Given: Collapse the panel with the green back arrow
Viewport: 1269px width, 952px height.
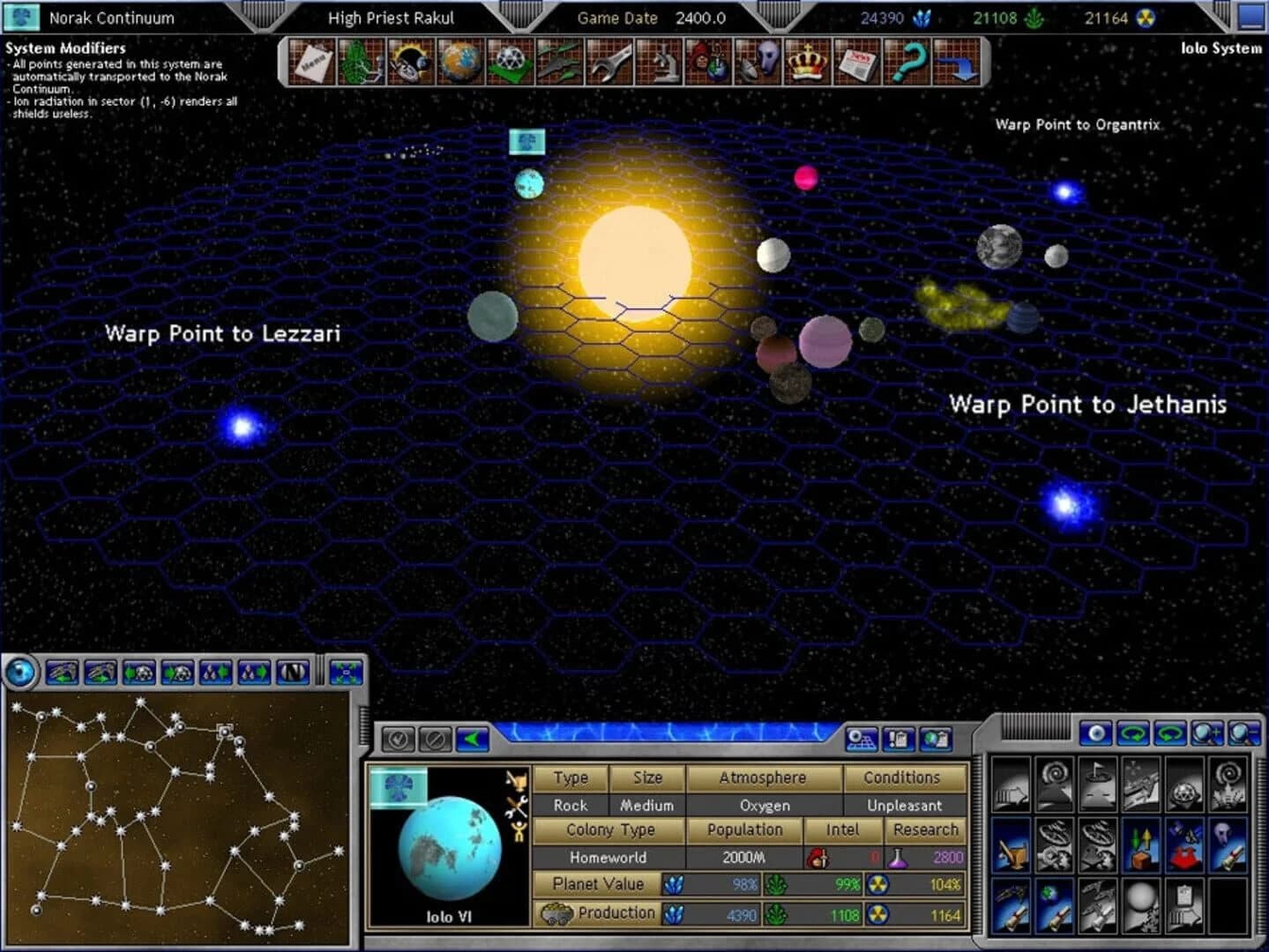Looking at the screenshot, I should 473,740.
